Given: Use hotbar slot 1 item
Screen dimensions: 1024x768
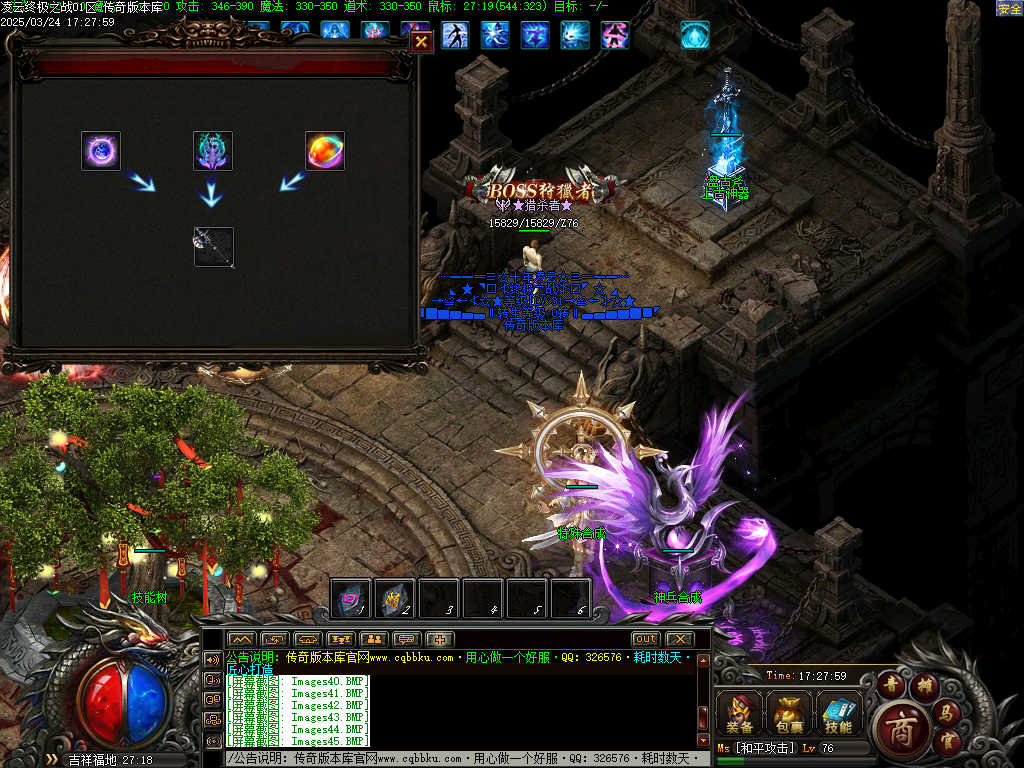Looking at the screenshot, I should click(x=352, y=598).
